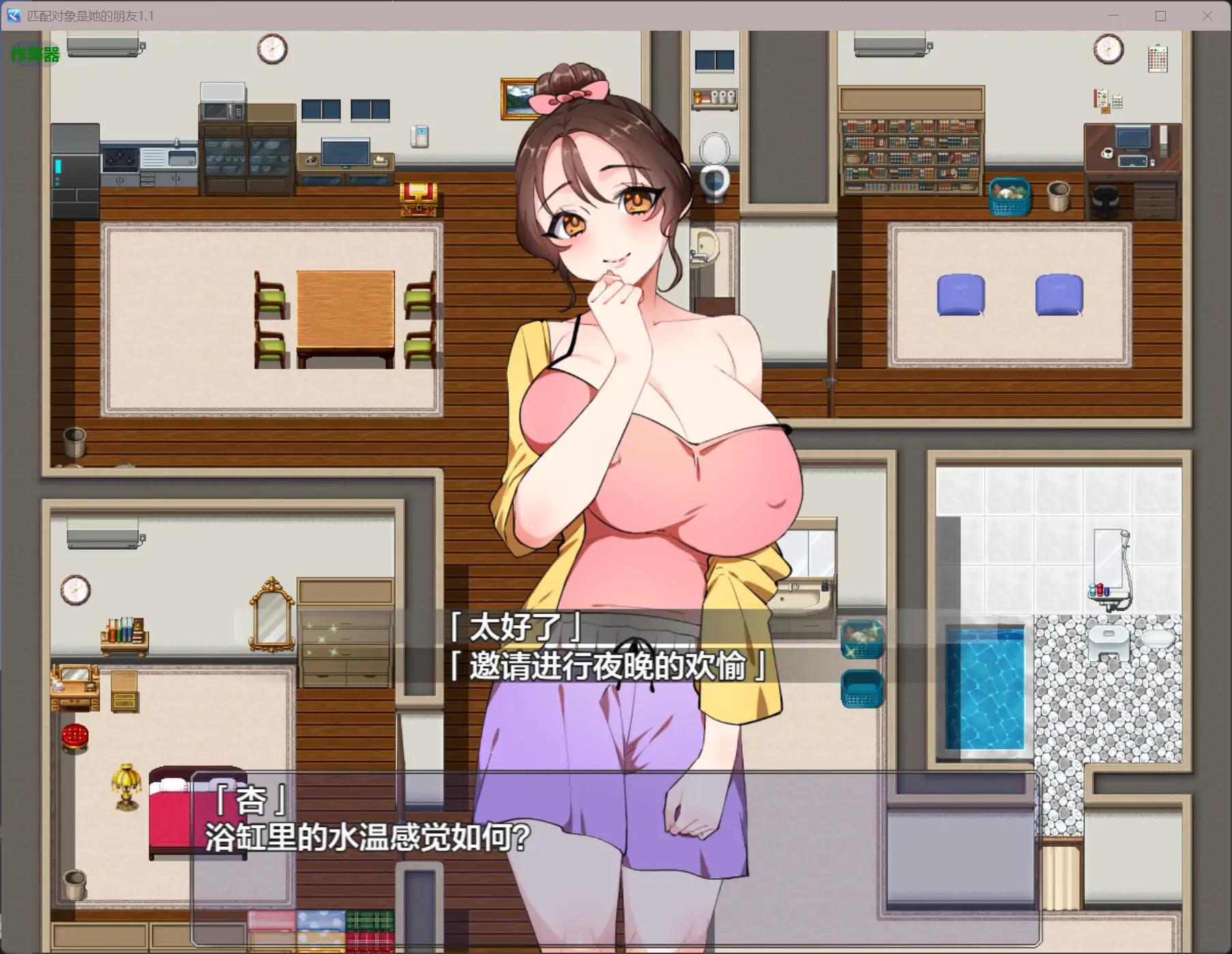The image size is (1232, 954).
Task: Click the game window title 匹配对象是她的朋友1.1
Action: pyautogui.click(x=91, y=16)
